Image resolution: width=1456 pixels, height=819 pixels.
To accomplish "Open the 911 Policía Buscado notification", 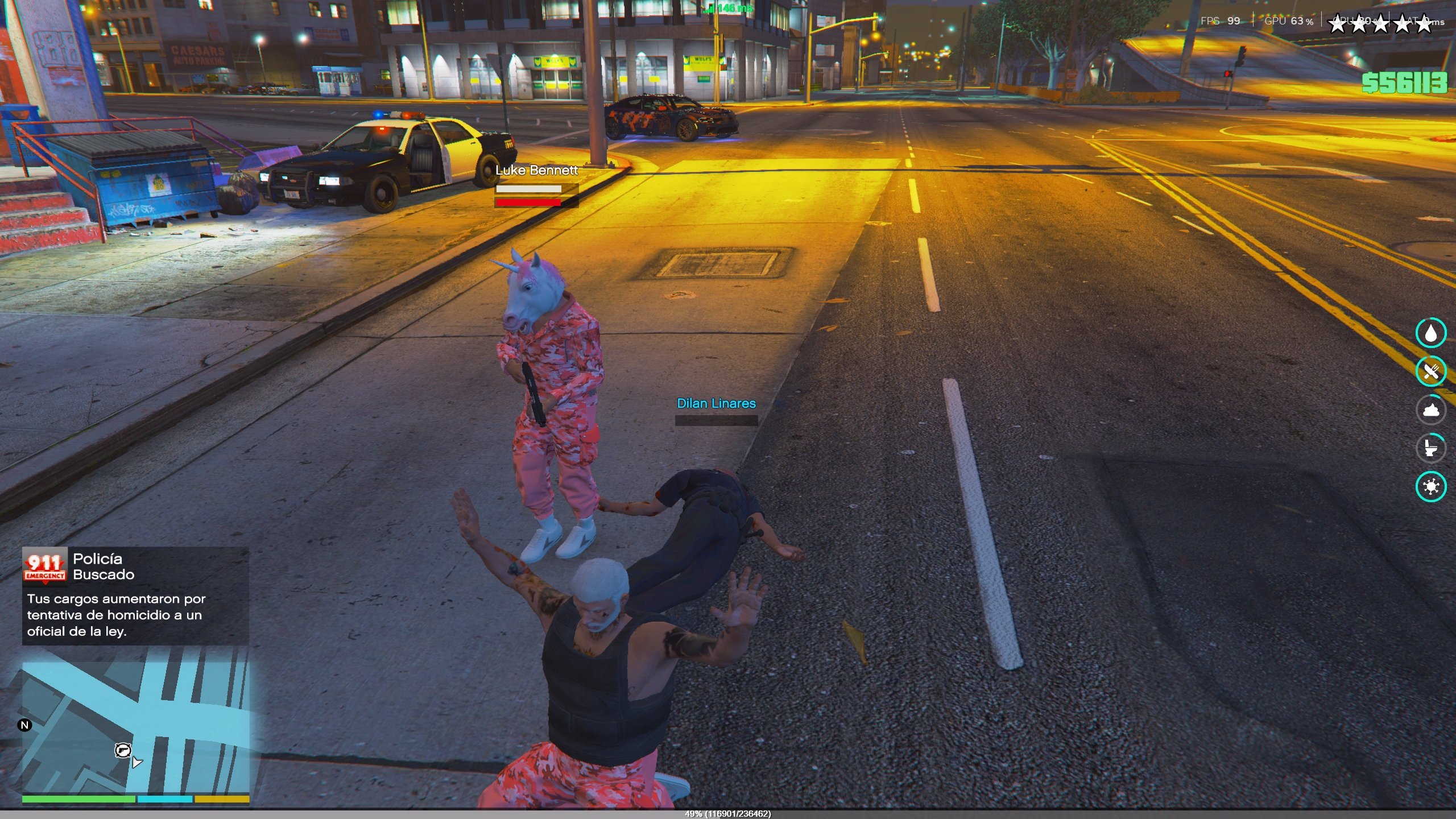I will [x=135, y=595].
